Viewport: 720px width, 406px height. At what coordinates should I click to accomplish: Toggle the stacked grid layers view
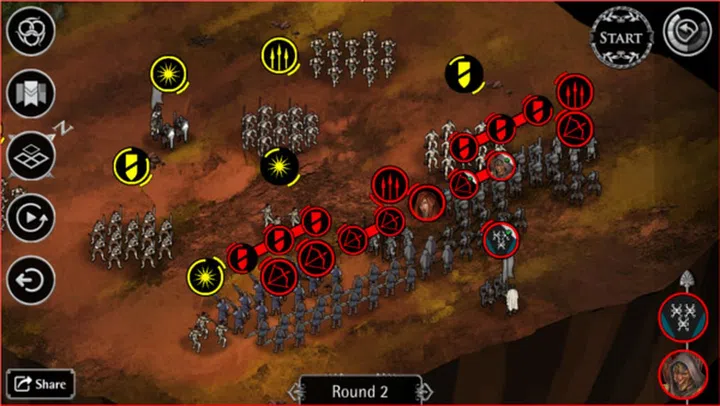(x=30, y=155)
